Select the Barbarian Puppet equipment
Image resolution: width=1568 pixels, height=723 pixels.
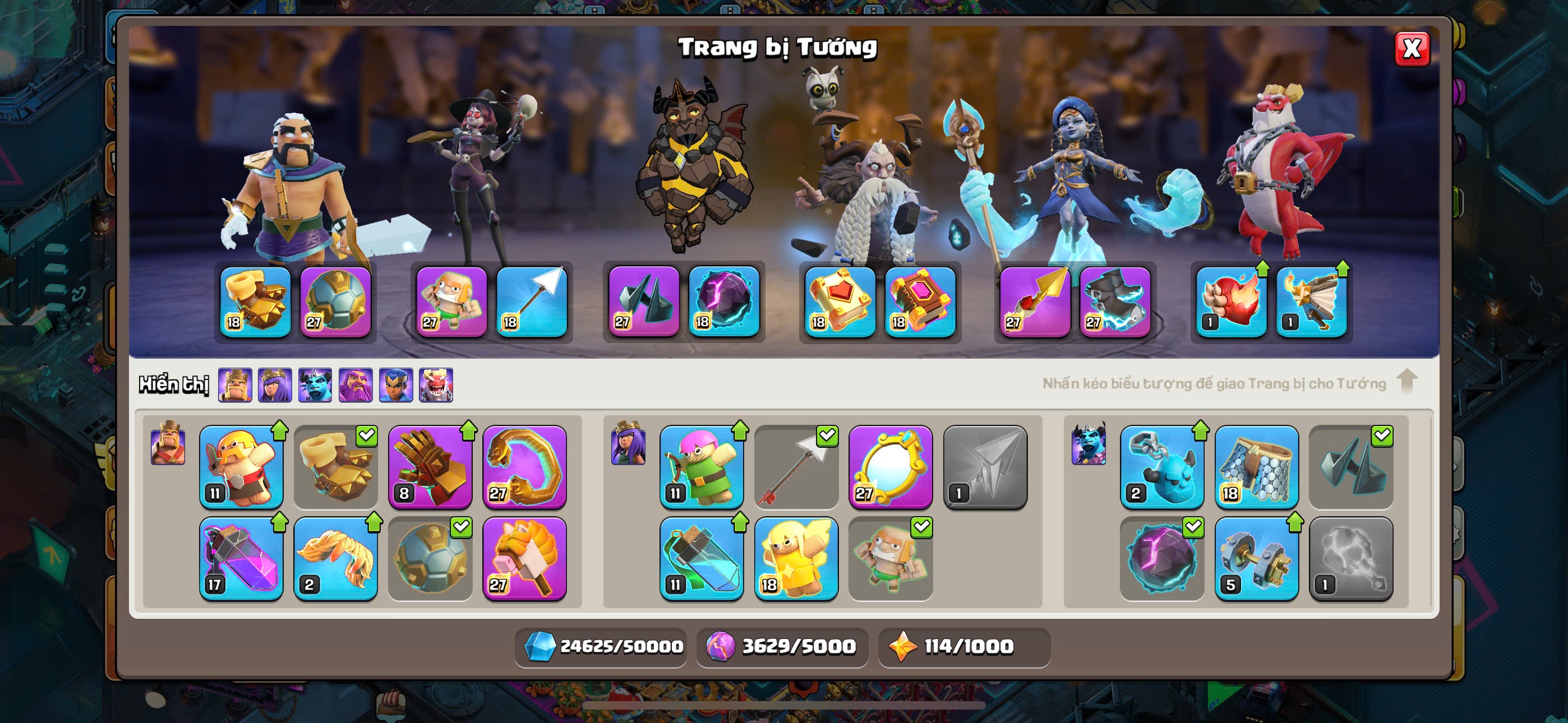[241, 467]
